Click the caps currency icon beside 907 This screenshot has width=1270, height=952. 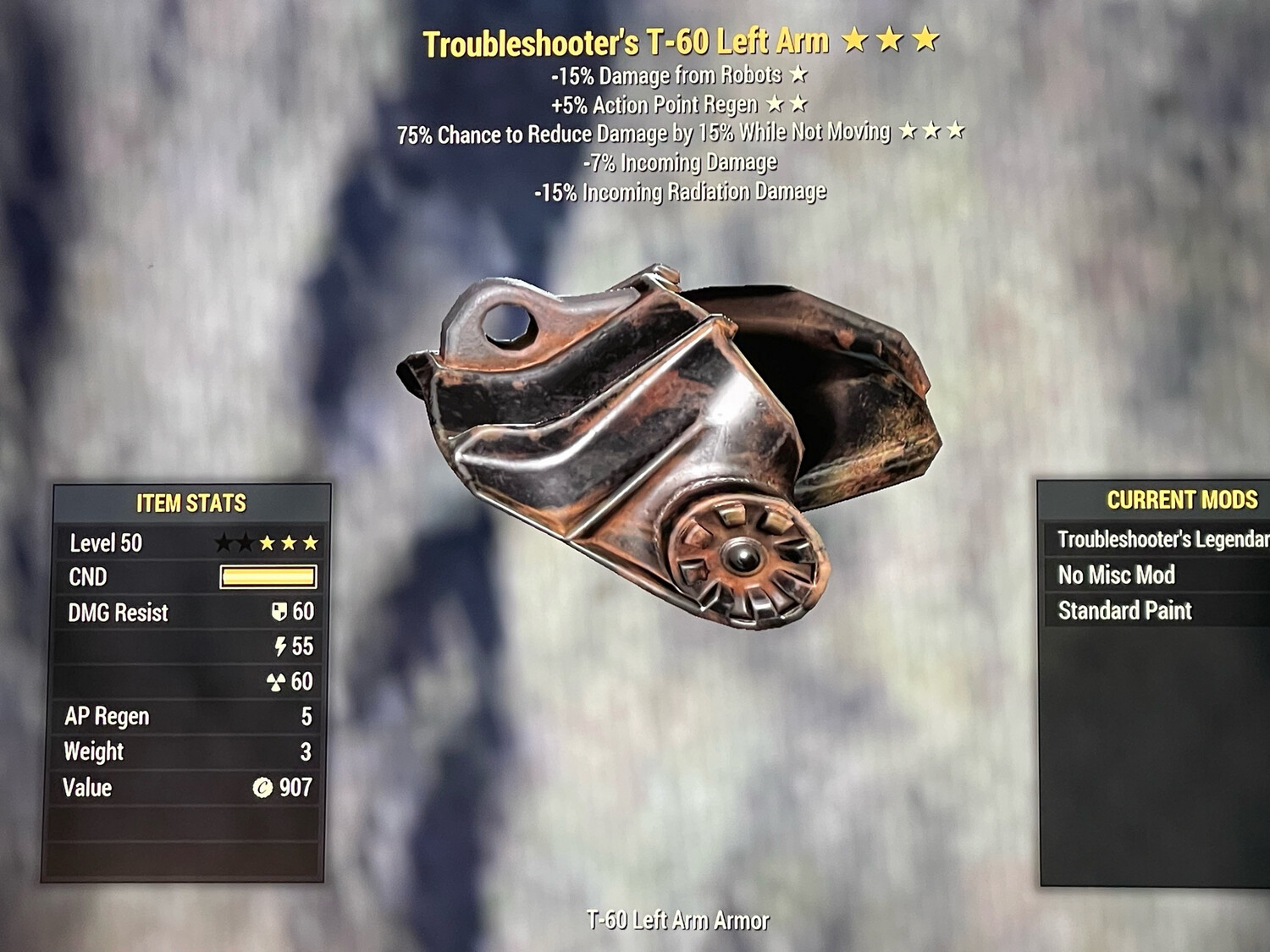[x=264, y=788]
